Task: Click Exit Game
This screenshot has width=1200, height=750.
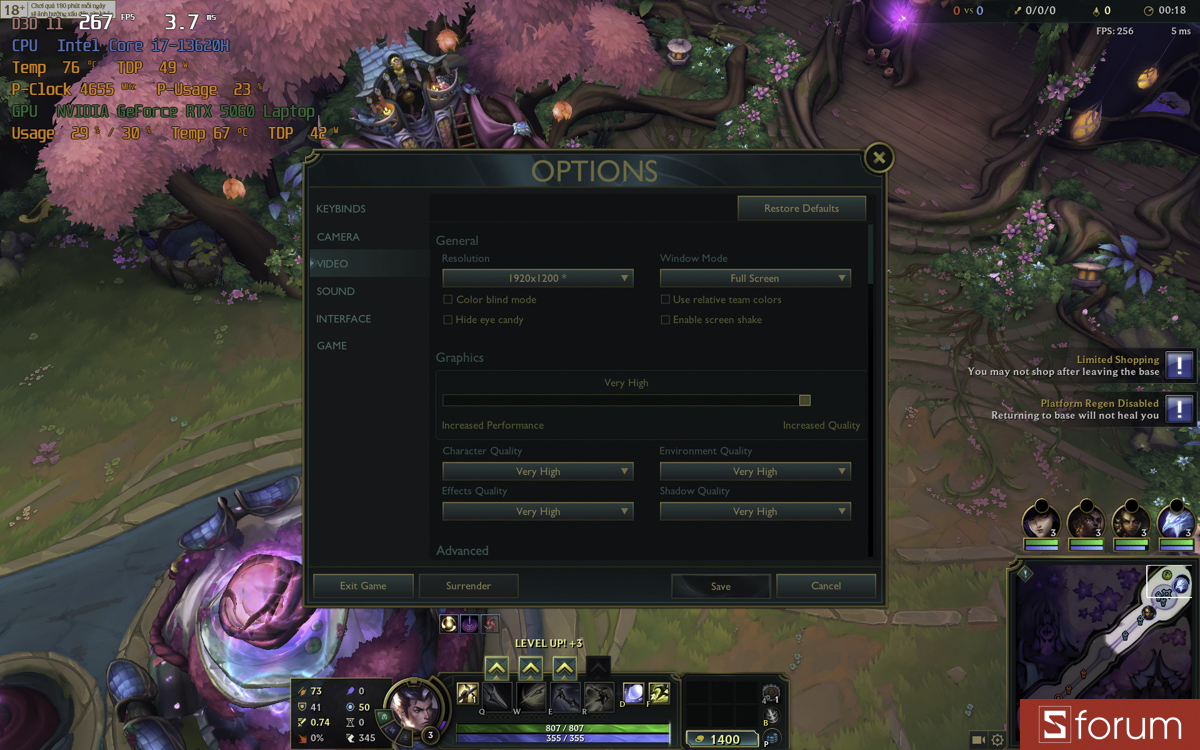Action: click(x=363, y=586)
